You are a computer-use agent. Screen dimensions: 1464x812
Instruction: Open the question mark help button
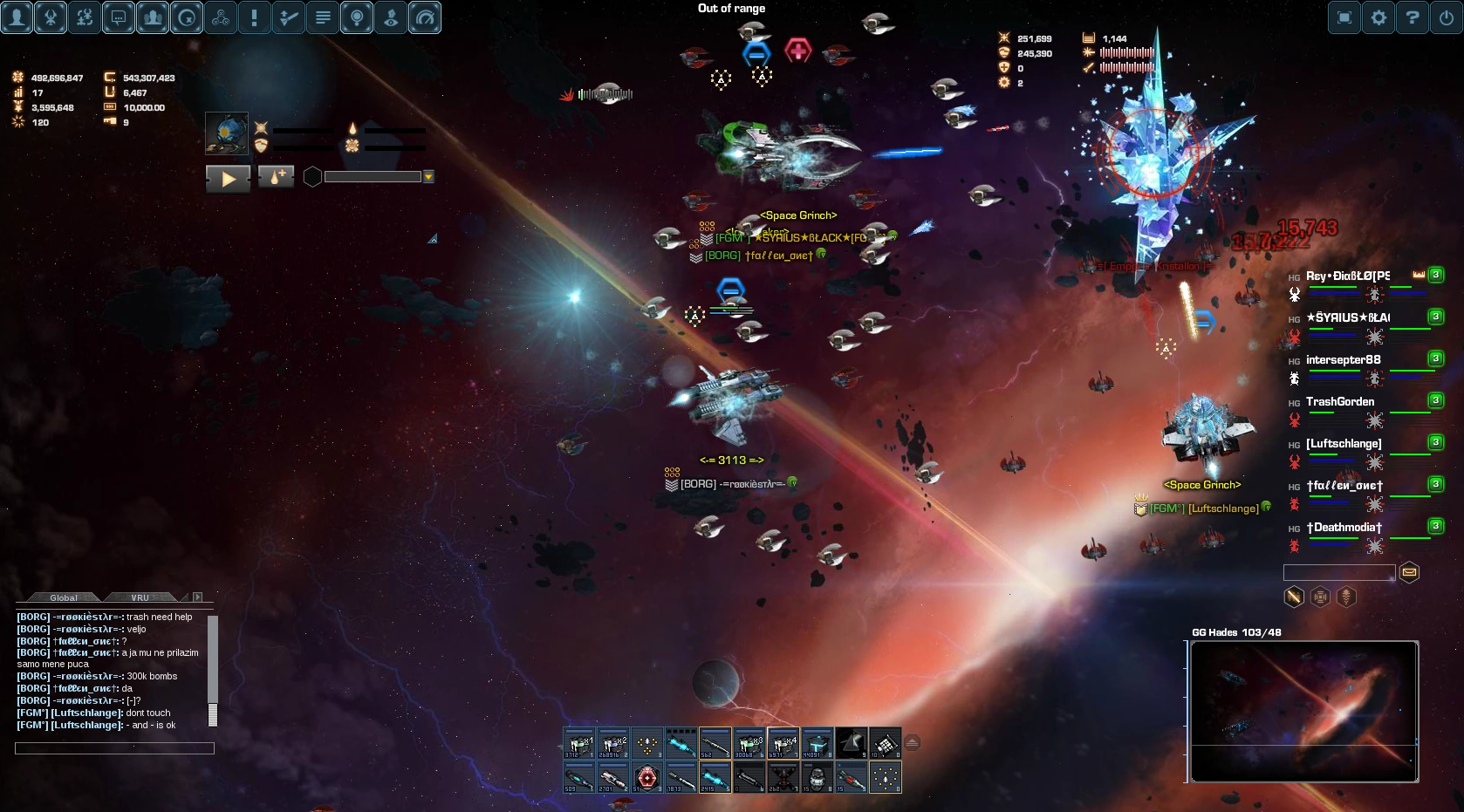(1413, 17)
